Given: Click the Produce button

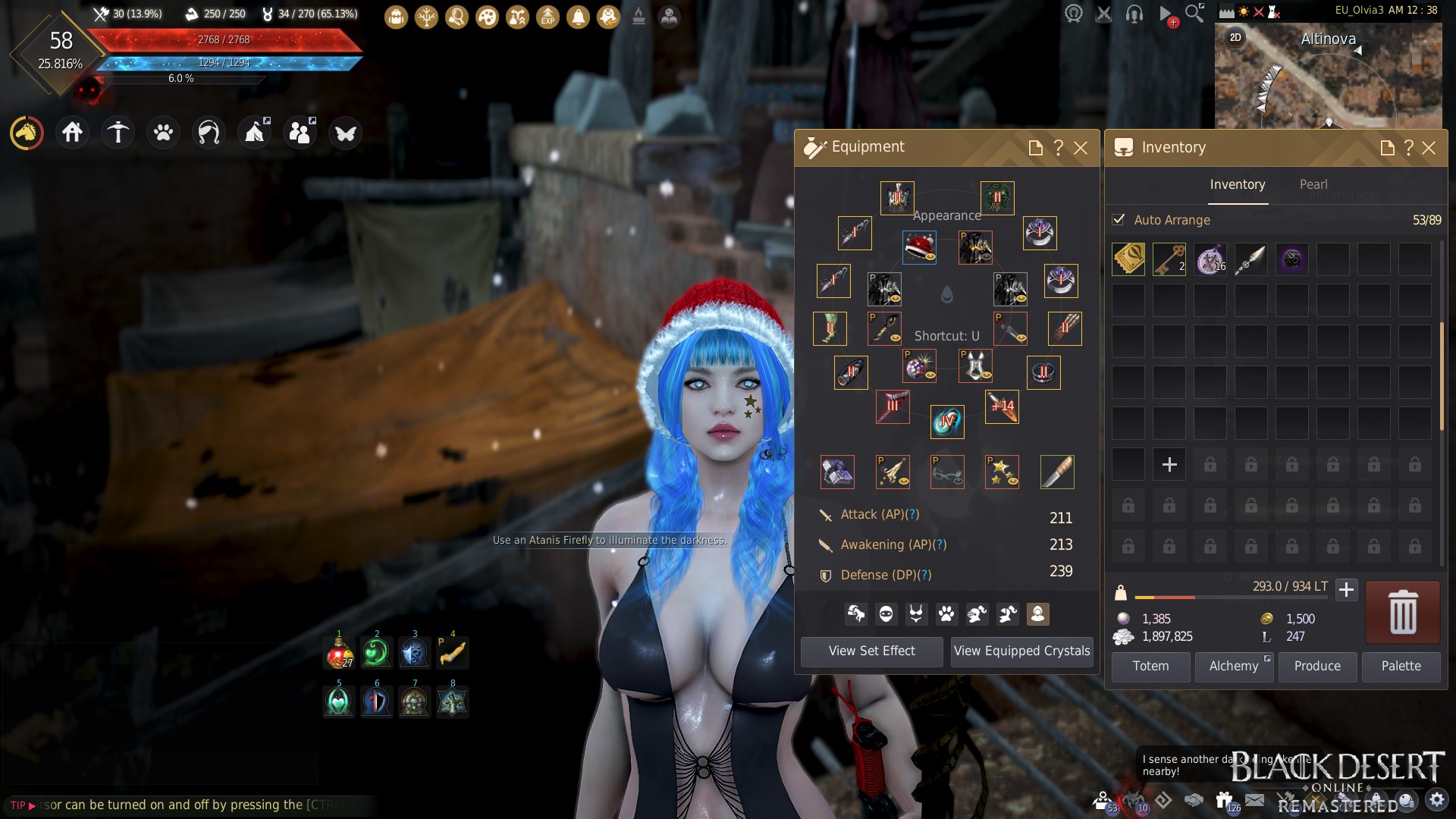Looking at the screenshot, I should click(x=1317, y=666).
